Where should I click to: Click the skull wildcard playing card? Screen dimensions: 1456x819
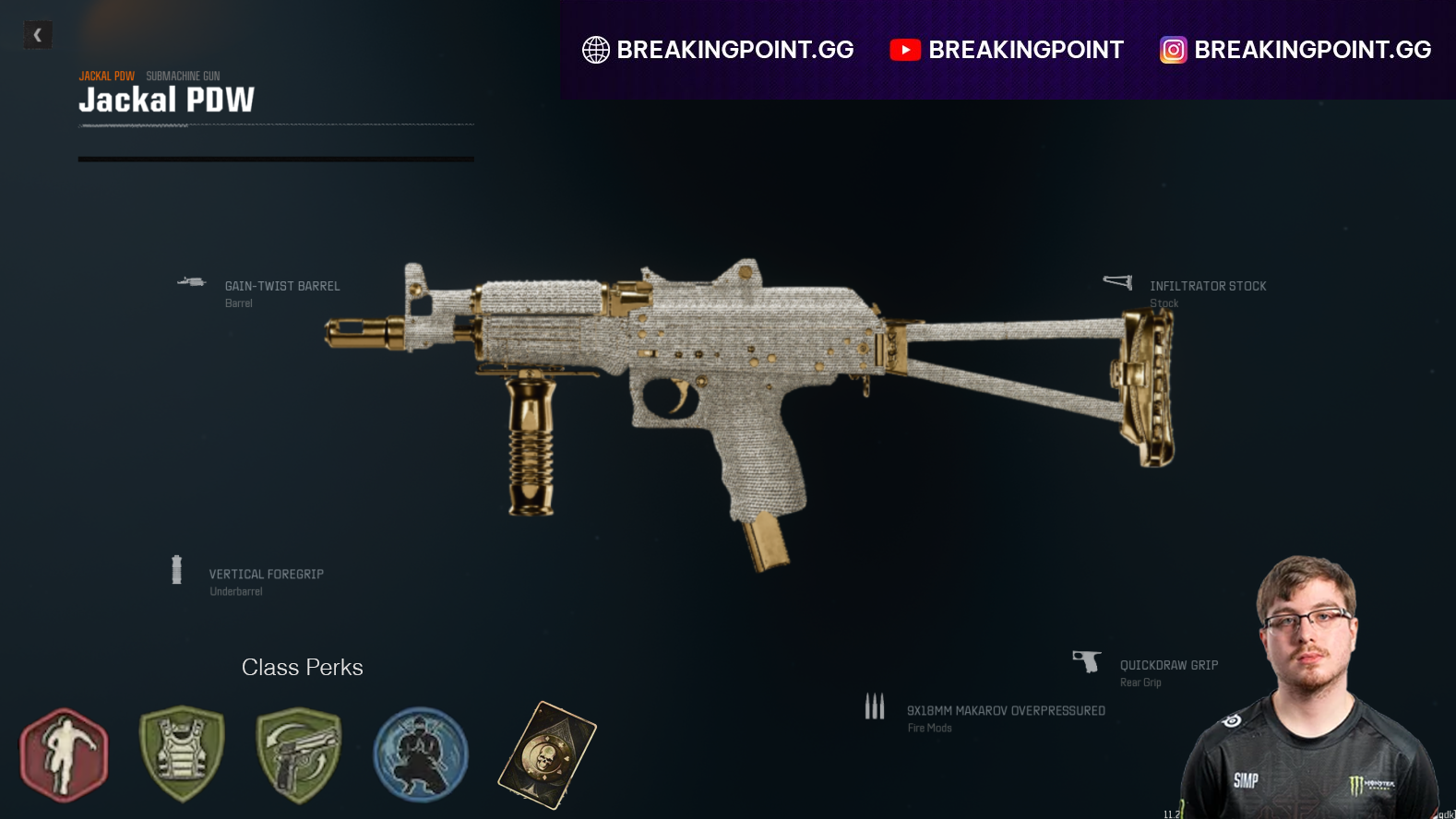(543, 754)
